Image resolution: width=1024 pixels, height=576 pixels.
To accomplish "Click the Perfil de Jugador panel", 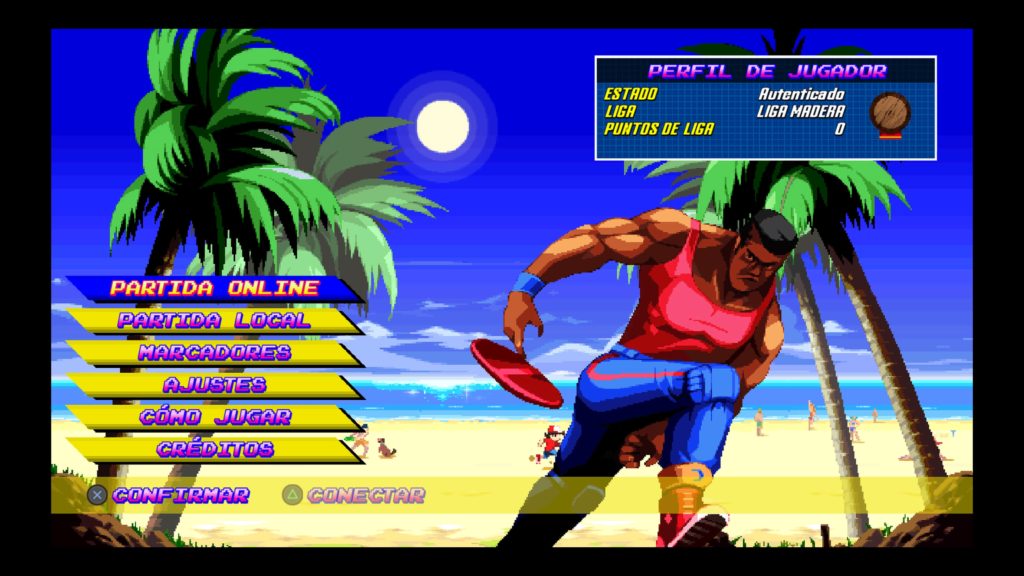I will tap(765, 108).
